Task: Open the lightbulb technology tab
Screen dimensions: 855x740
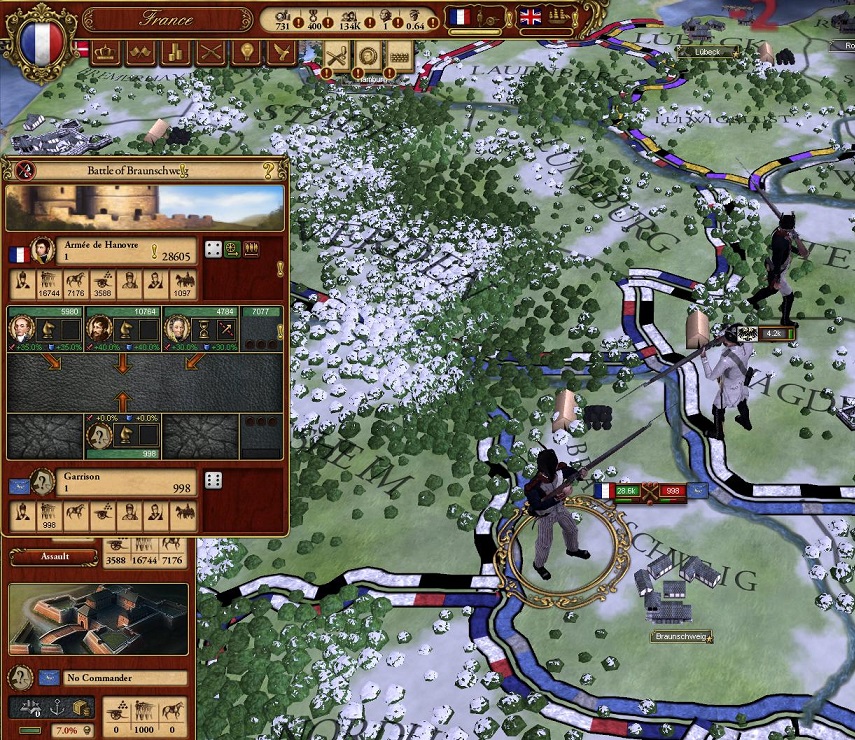Action: 245,52
